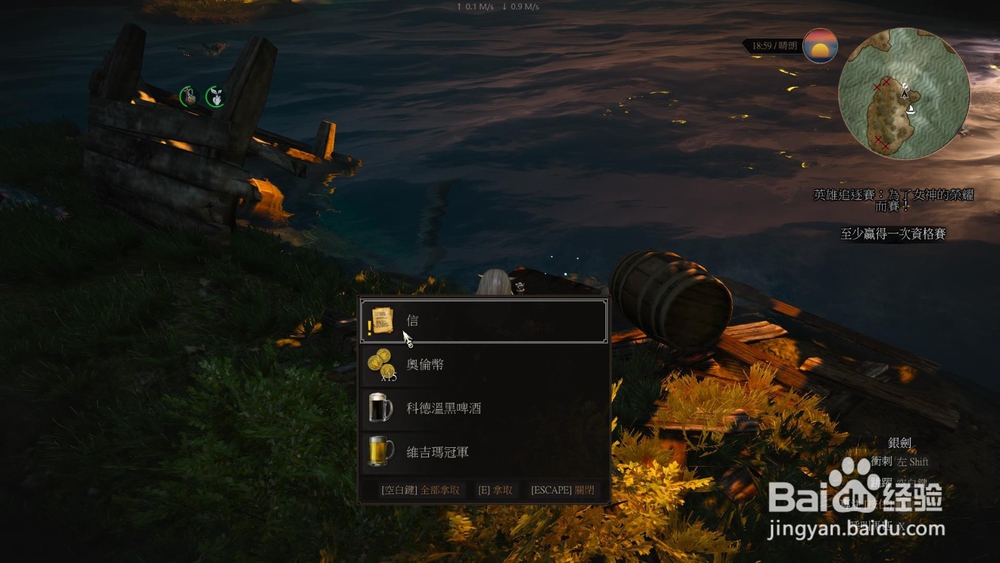Click the circular minimap
This screenshot has height=563, width=1000.
tap(903, 93)
